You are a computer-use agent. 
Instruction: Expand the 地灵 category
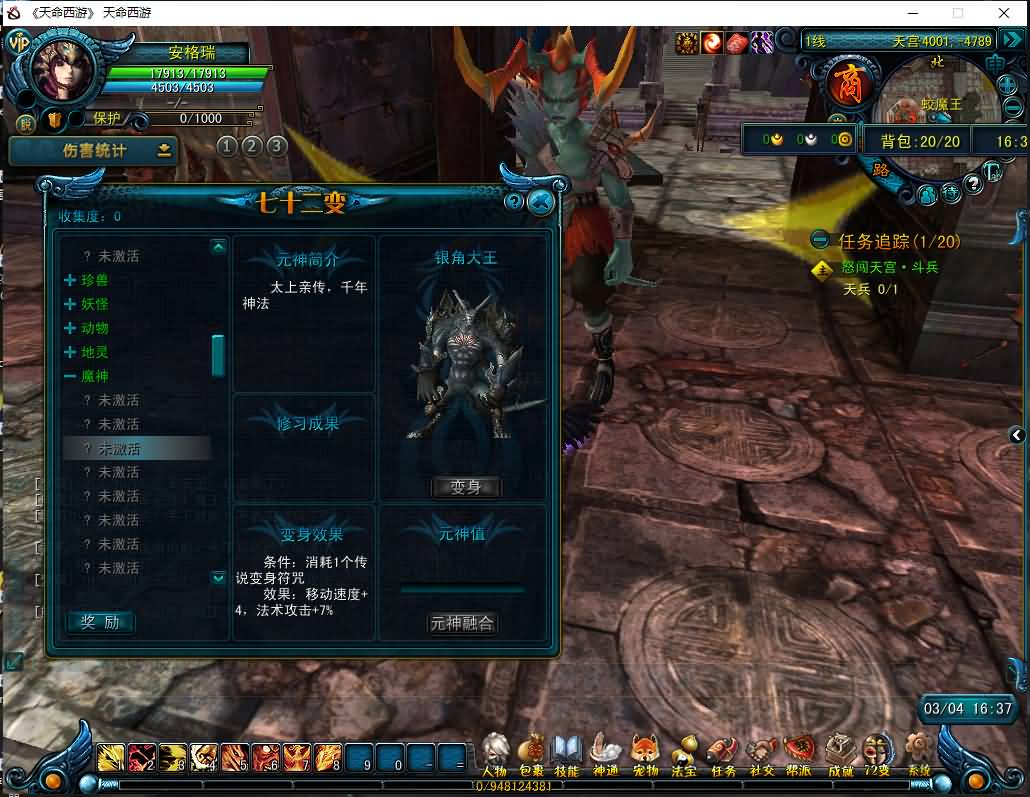point(71,352)
